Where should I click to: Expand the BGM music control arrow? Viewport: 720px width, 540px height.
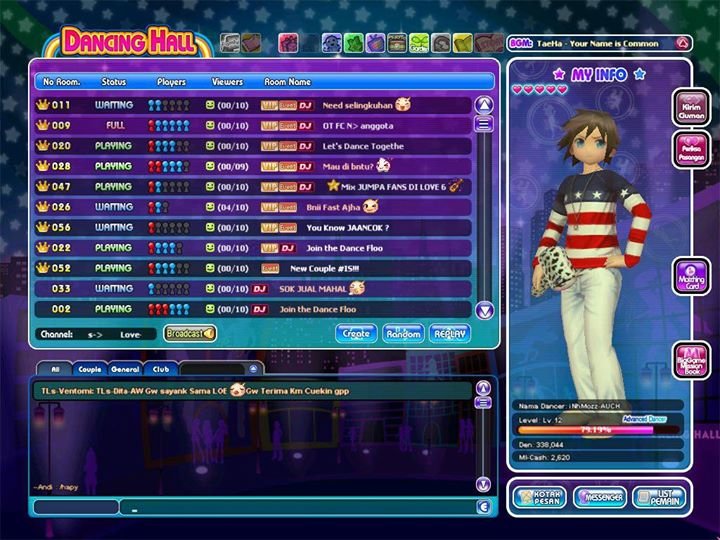[682, 44]
